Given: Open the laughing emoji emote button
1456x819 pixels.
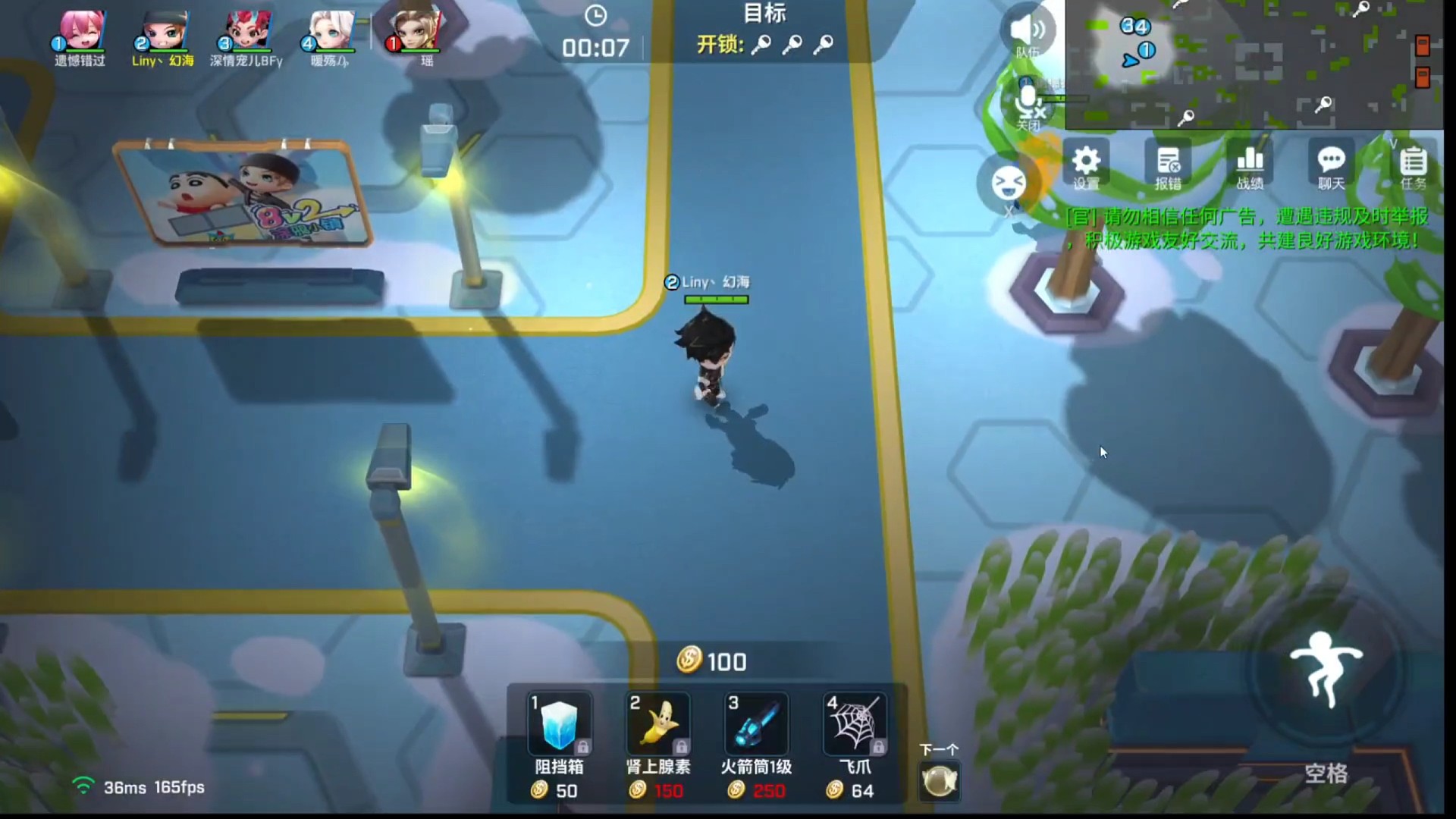Looking at the screenshot, I should click(1009, 183).
